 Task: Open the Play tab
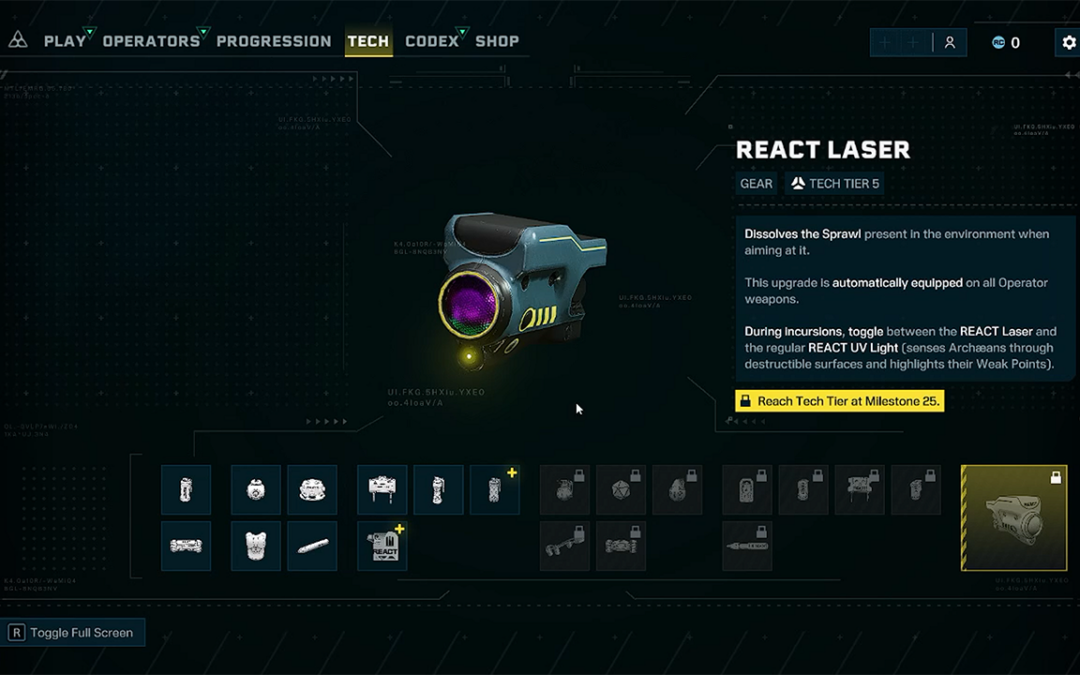65,41
